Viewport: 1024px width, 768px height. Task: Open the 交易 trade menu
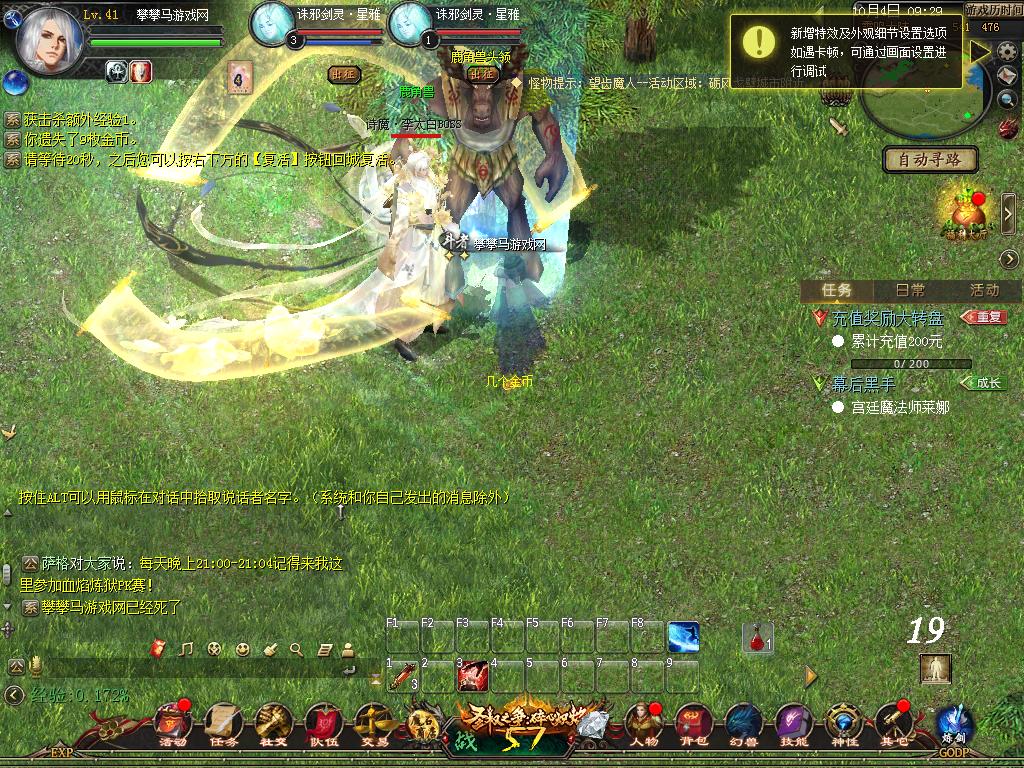pos(374,722)
